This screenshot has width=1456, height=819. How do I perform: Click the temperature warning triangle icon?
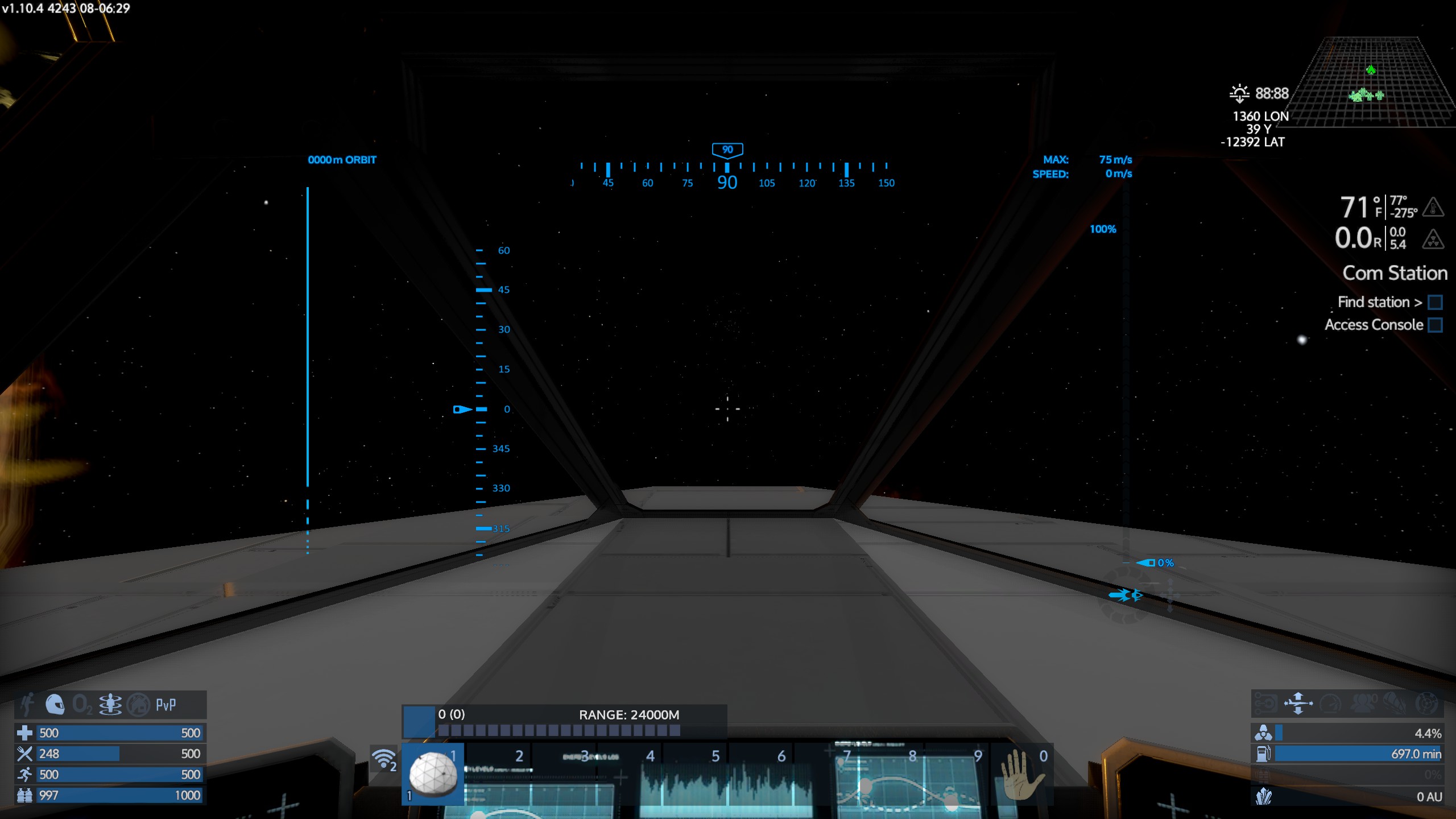[x=1433, y=207]
